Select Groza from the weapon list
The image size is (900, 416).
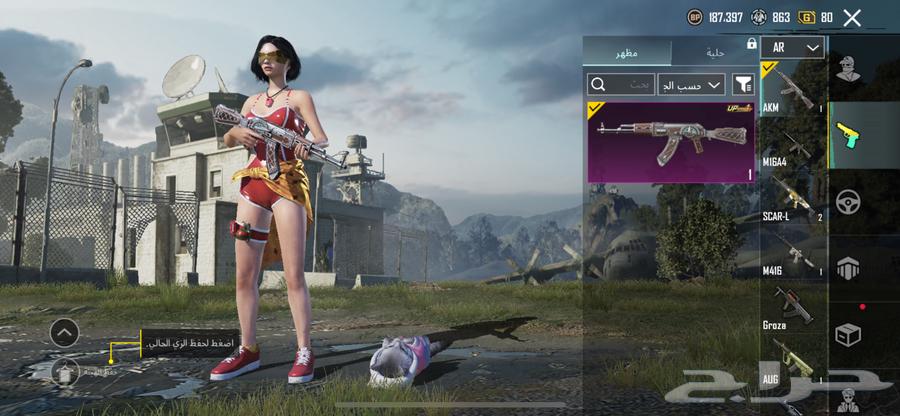pos(793,308)
